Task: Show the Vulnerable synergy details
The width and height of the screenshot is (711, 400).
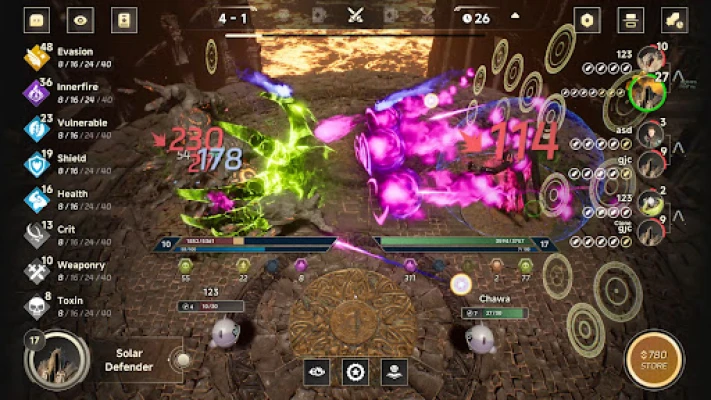Action: tap(60, 129)
